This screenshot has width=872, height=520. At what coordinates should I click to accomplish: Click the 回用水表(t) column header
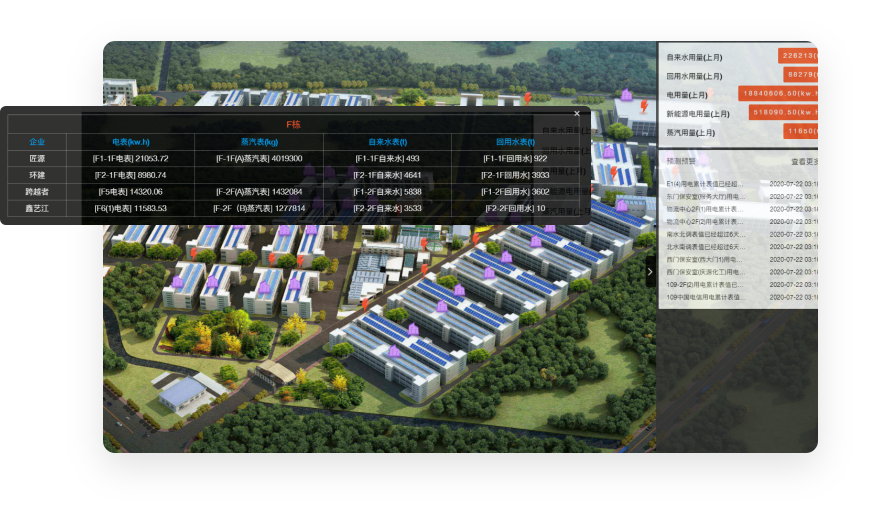(515, 142)
